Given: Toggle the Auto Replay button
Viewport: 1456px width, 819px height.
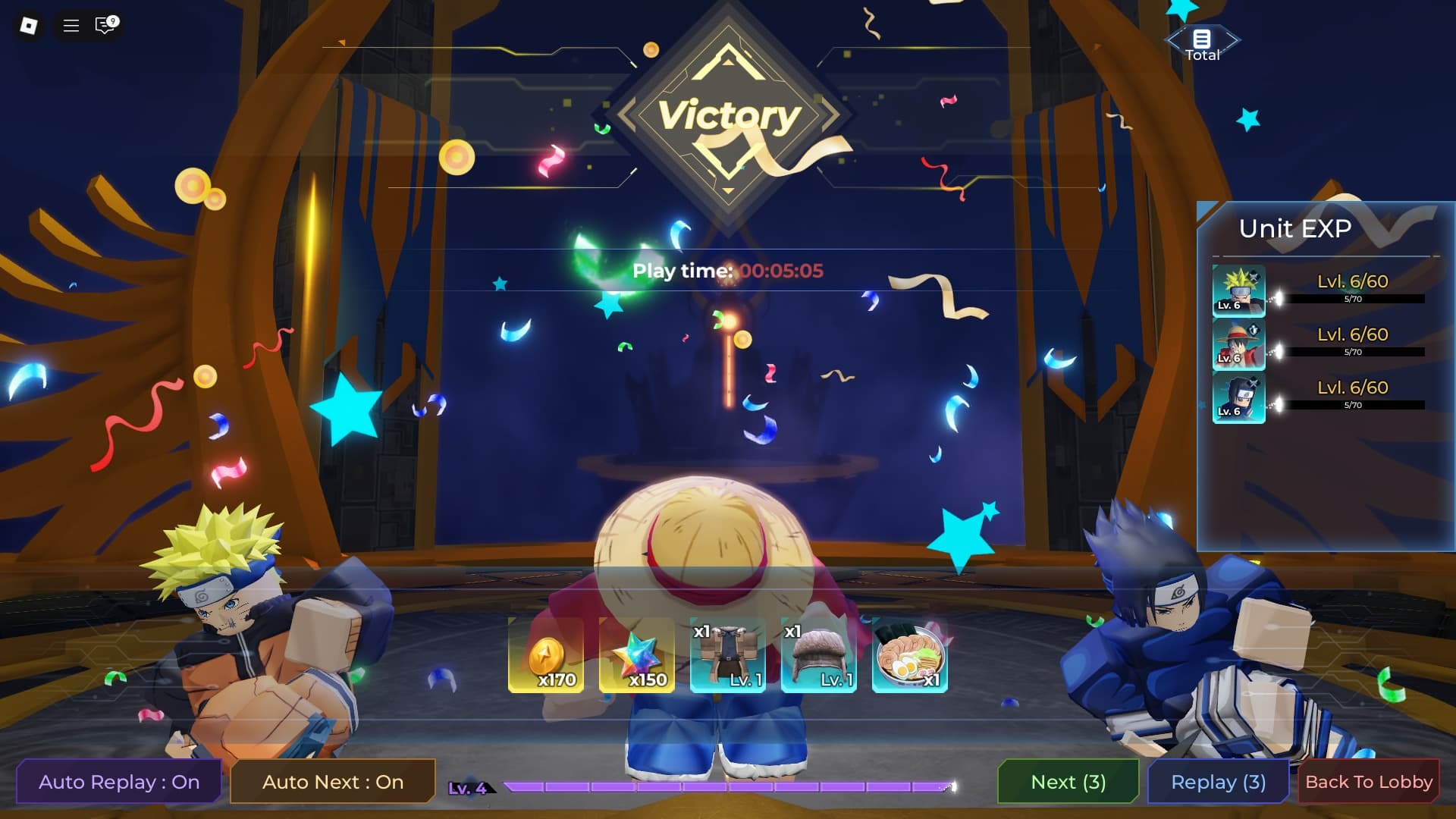Looking at the screenshot, I should pos(119,782).
